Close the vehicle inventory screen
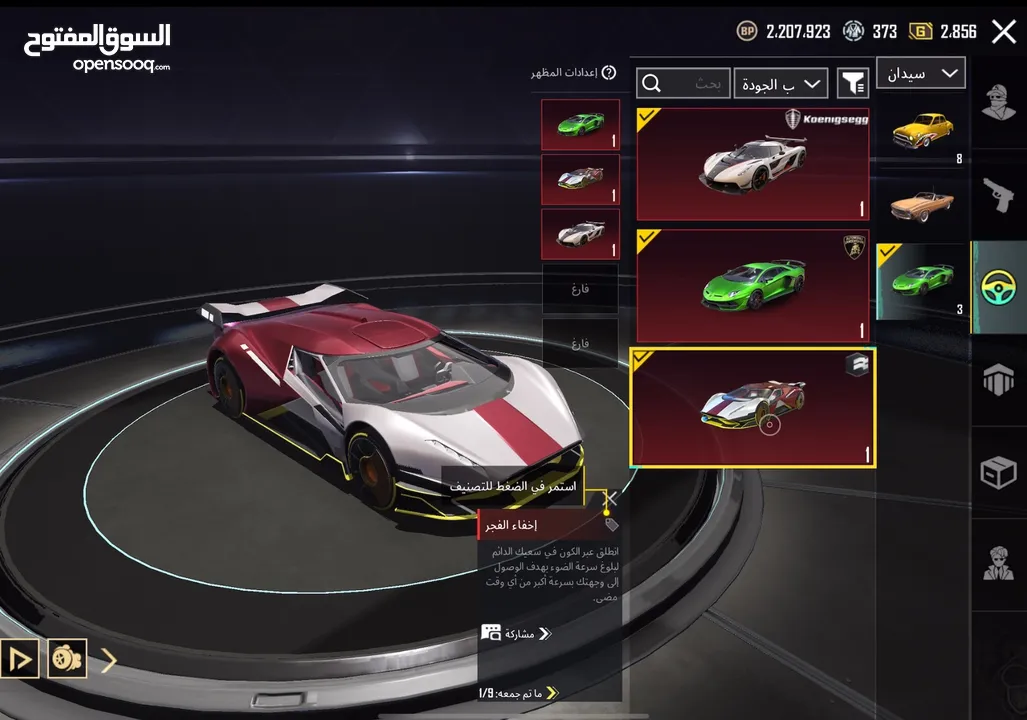 (x=1003, y=32)
